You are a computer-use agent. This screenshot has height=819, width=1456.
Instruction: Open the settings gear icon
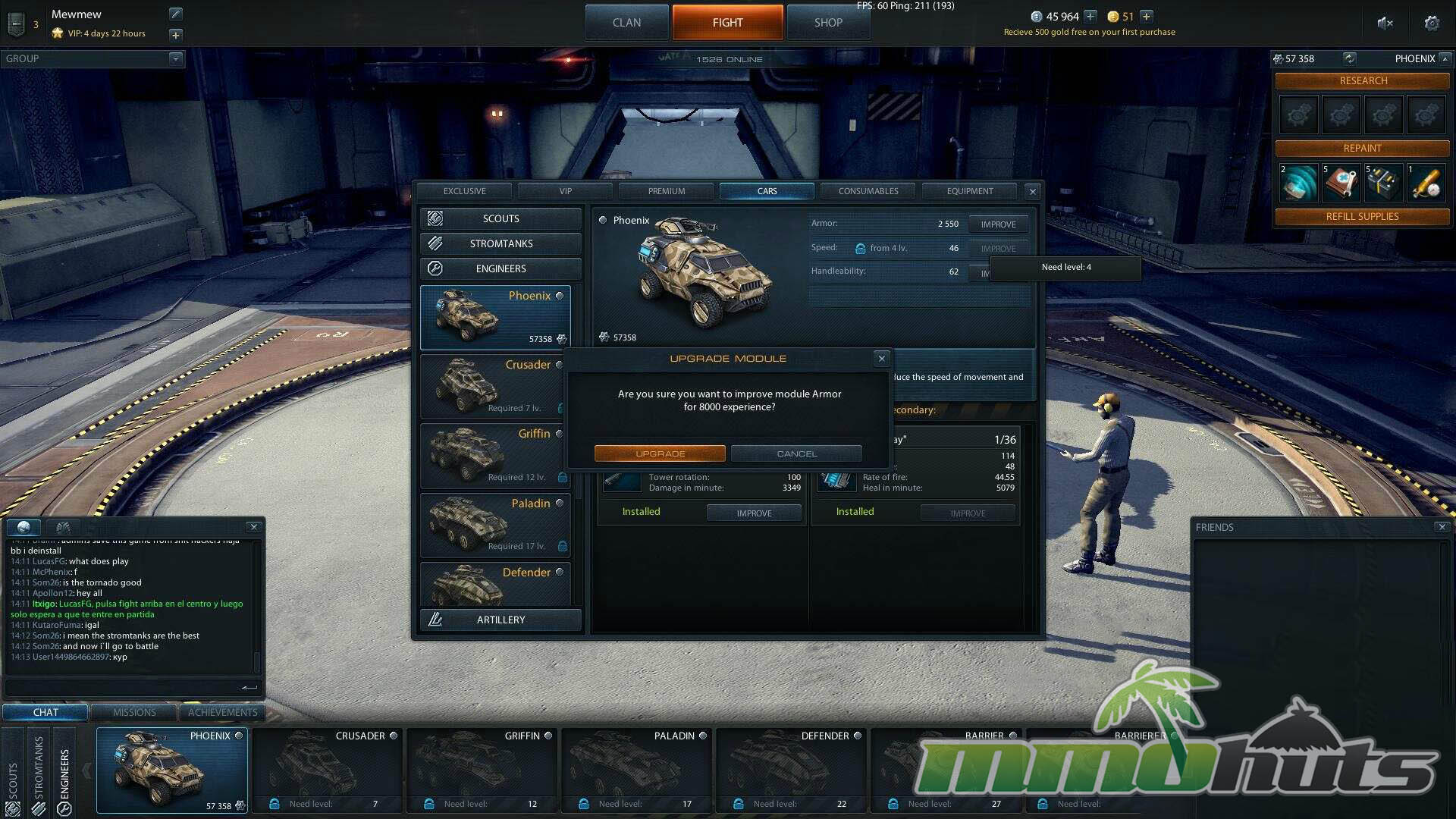coord(1432,23)
